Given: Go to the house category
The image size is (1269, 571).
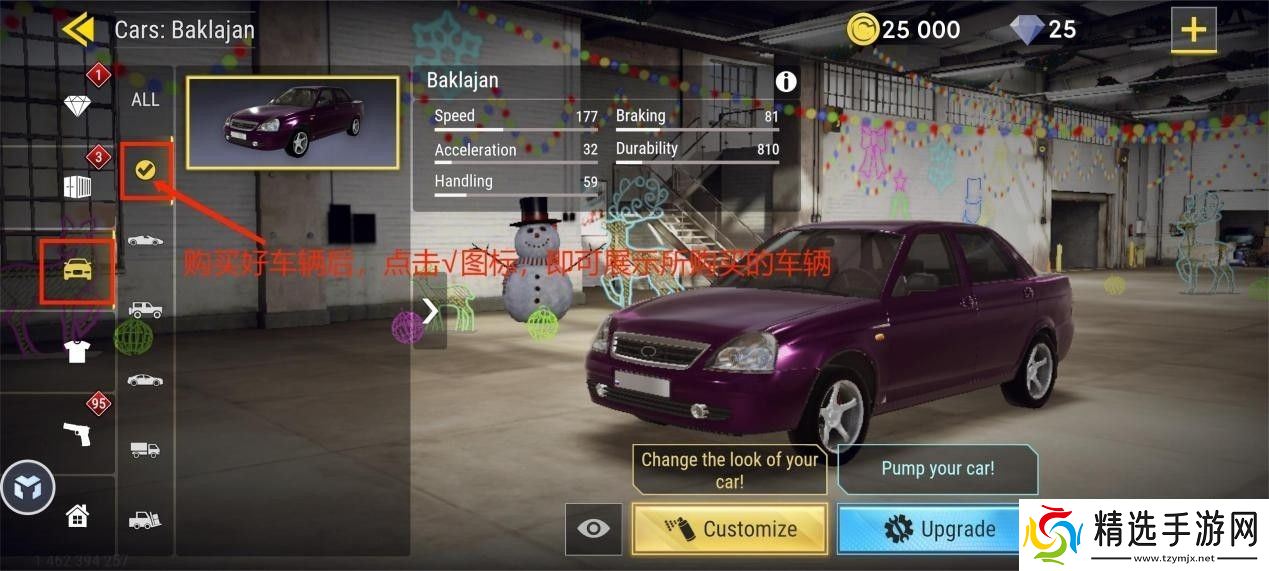Looking at the screenshot, I should 77,516.
